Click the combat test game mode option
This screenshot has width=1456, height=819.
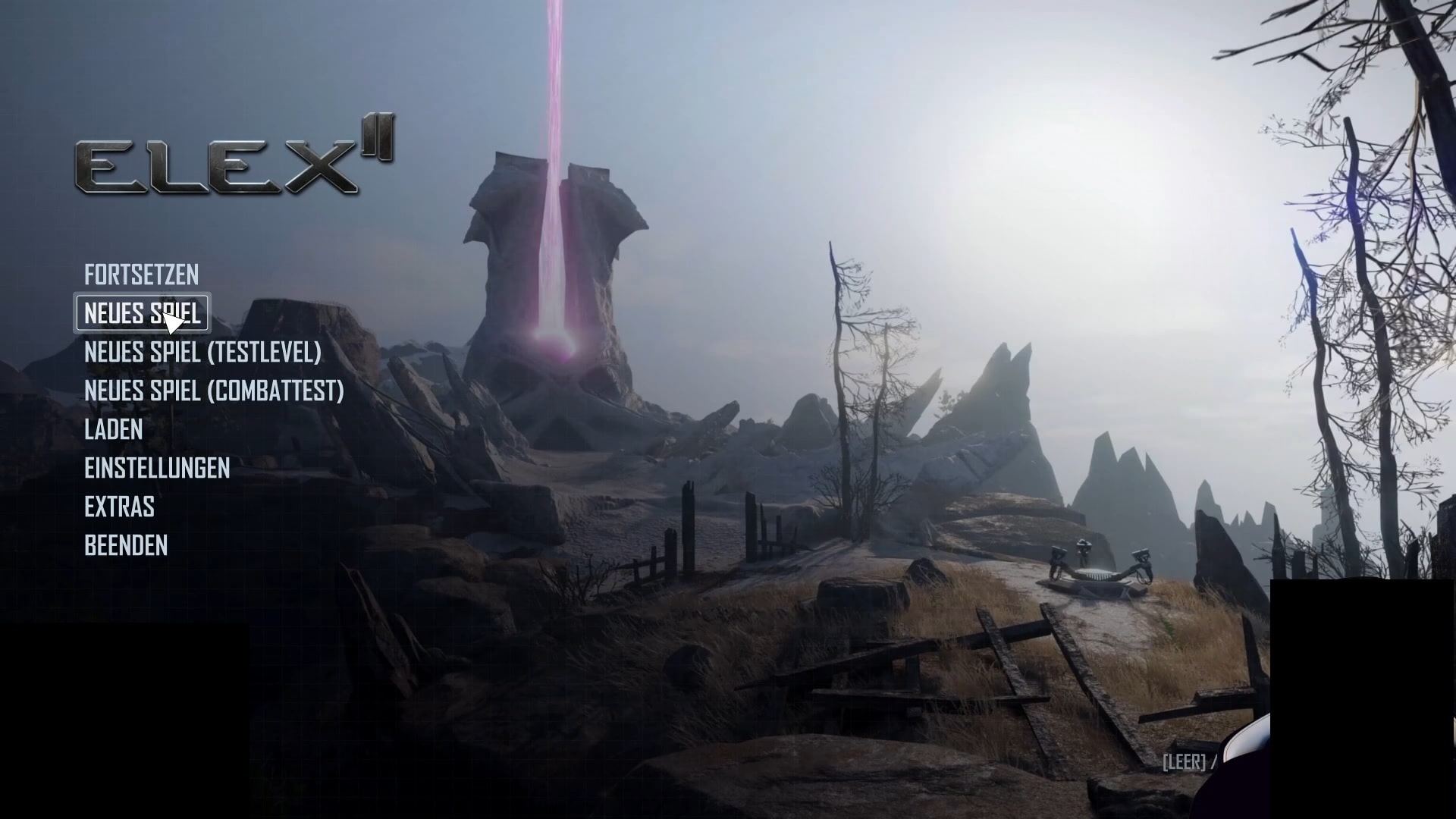click(214, 391)
